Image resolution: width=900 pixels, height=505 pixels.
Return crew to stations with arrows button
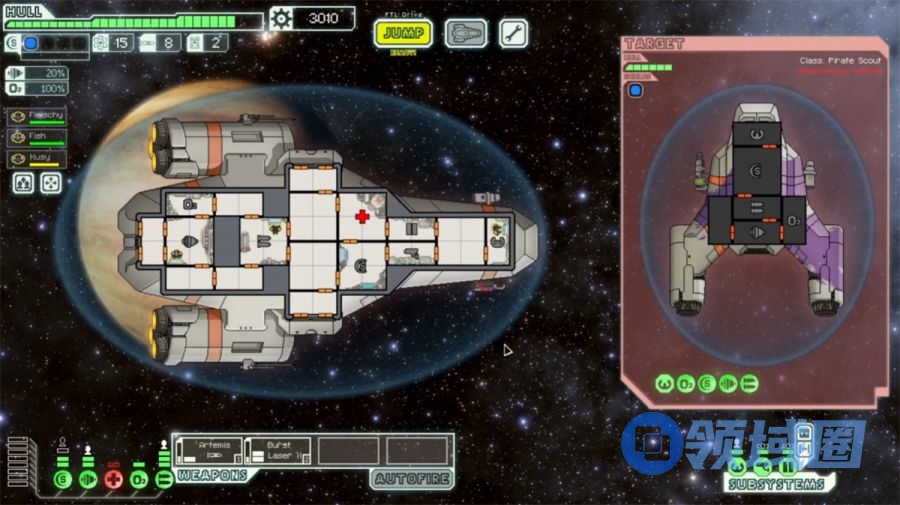tap(50, 183)
